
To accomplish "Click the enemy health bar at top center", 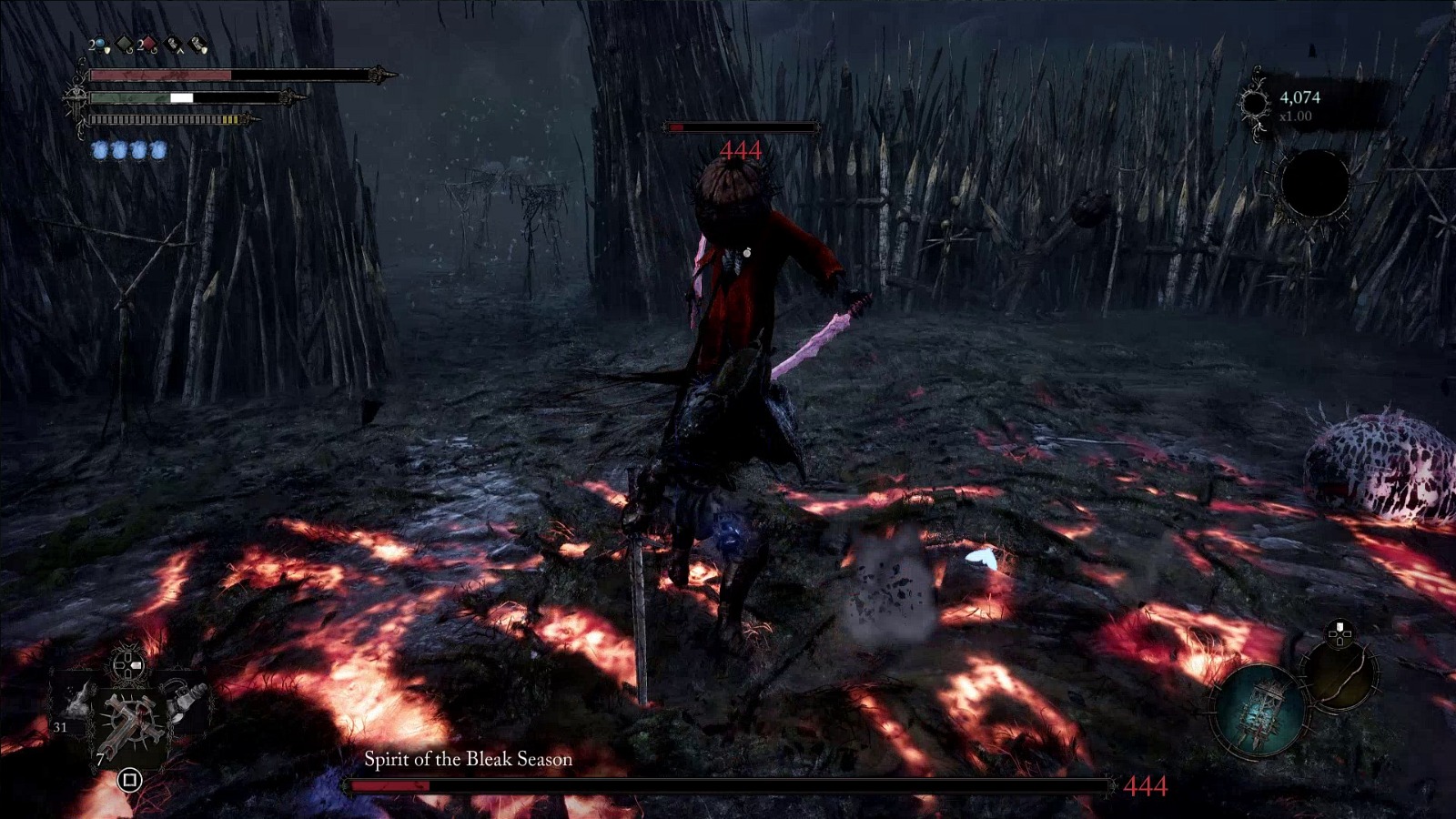I will pos(742,127).
